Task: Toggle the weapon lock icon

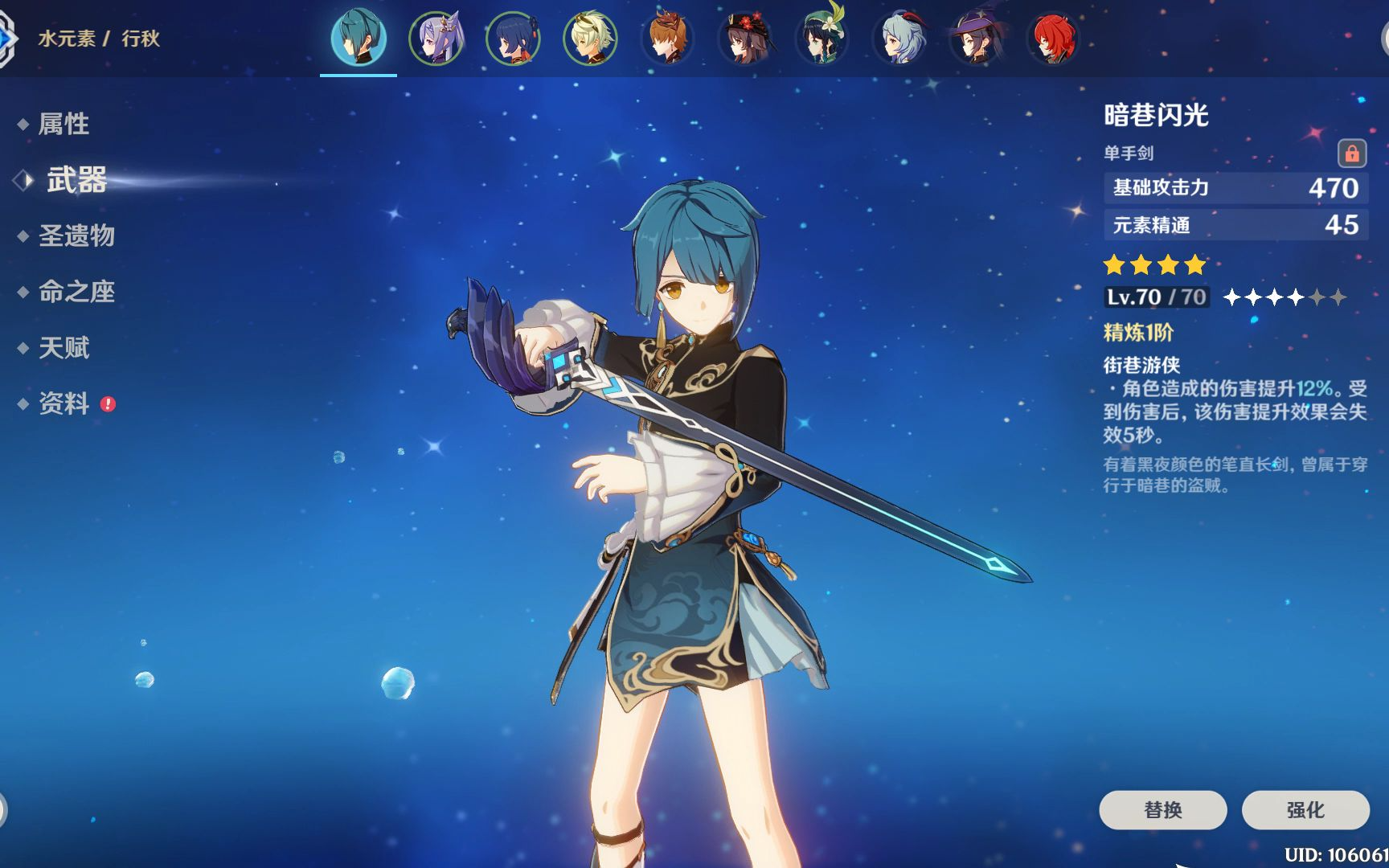Action: click(x=1352, y=153)
